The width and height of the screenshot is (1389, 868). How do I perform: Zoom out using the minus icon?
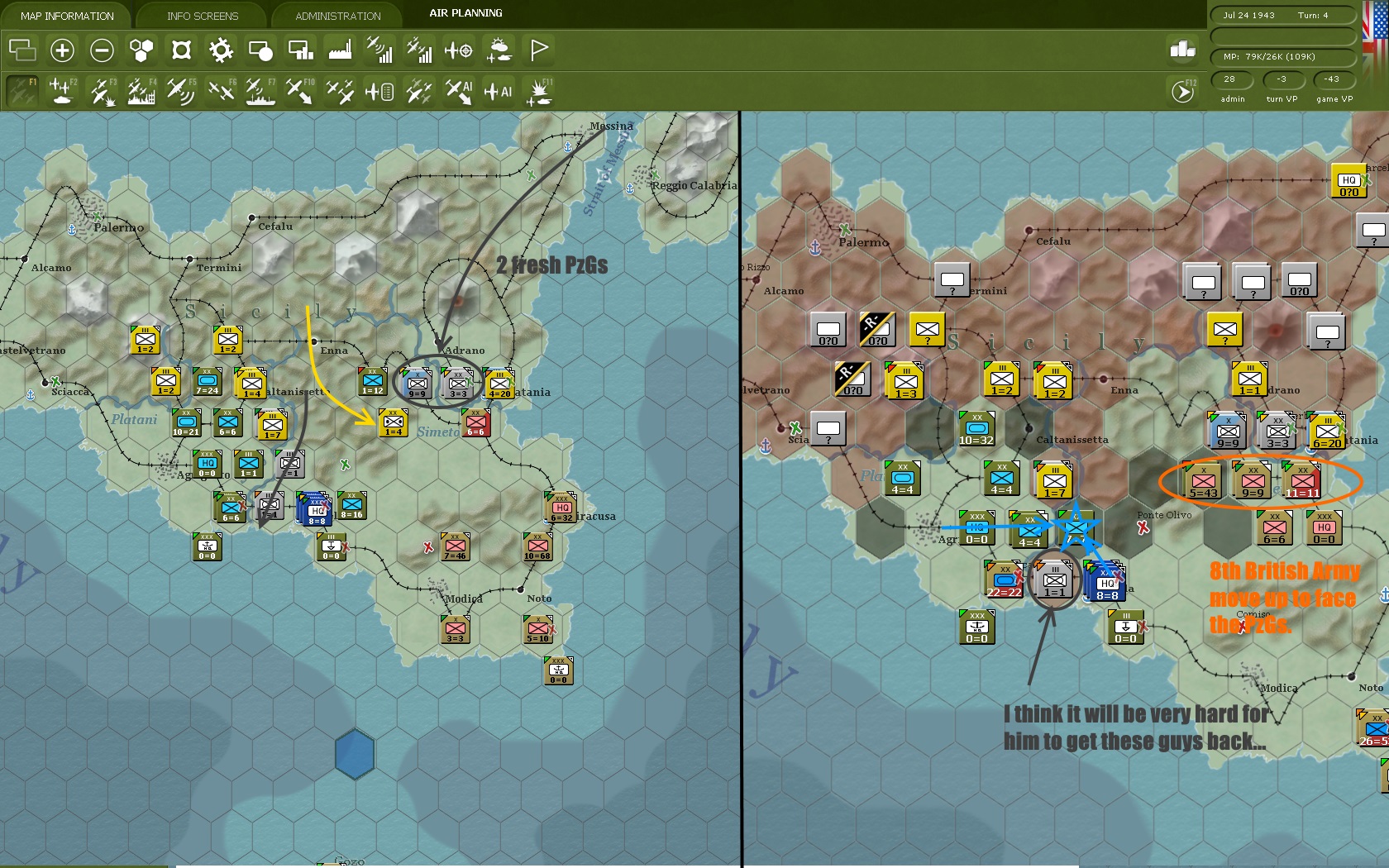point(102,50)
